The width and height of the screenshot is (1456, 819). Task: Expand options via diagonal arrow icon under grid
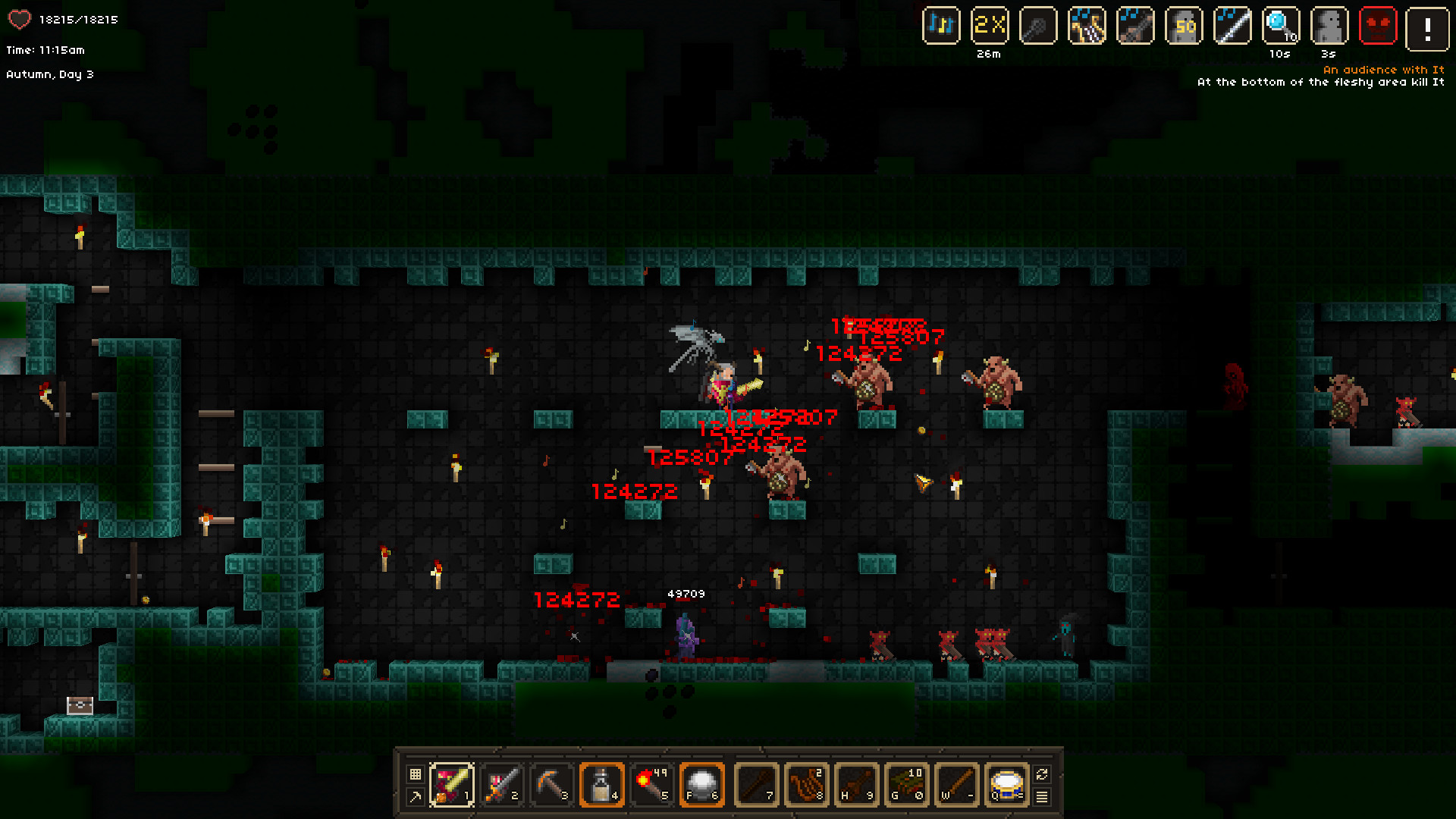pos(415,796)
